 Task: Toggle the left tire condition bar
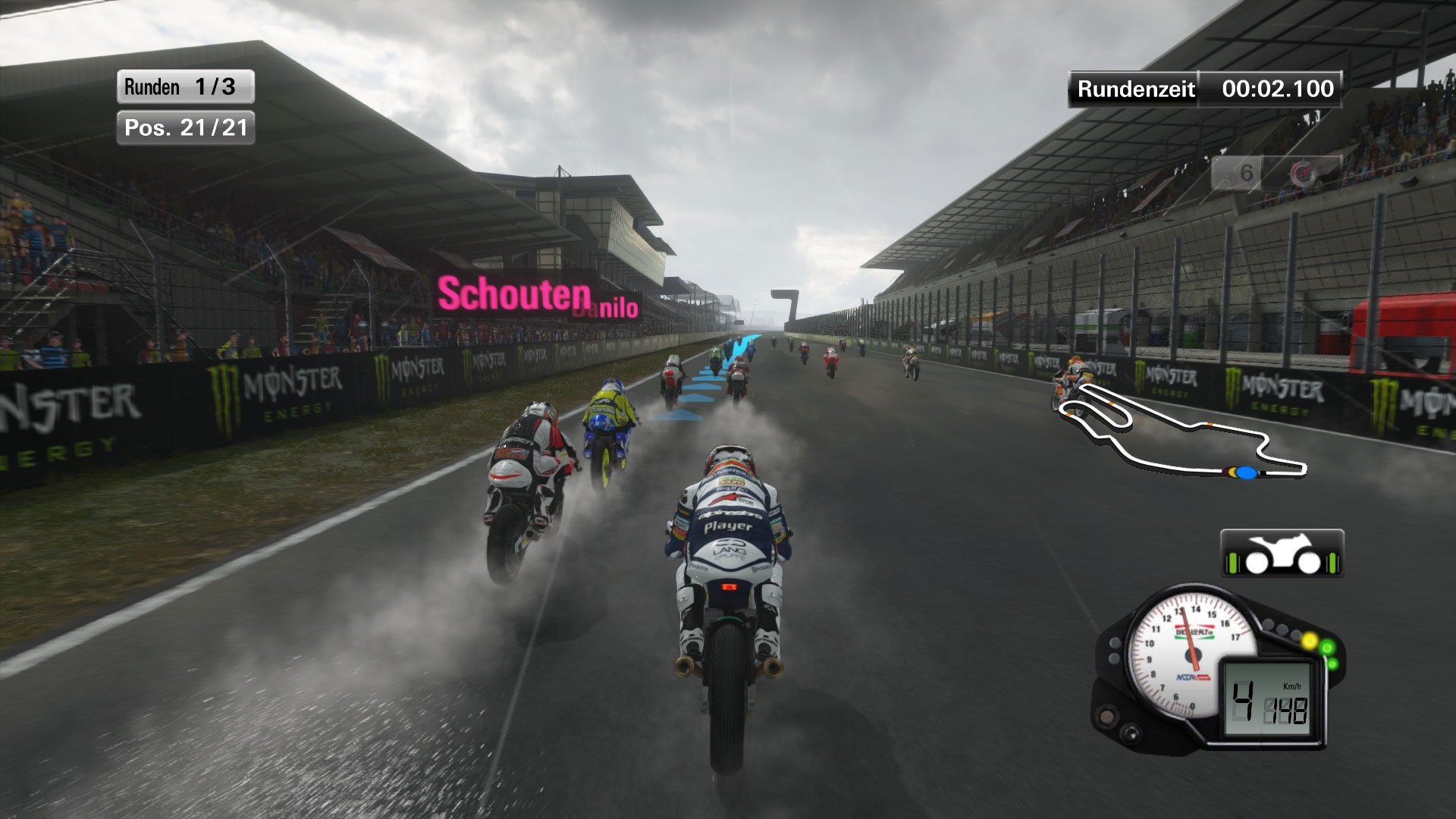1232,563
